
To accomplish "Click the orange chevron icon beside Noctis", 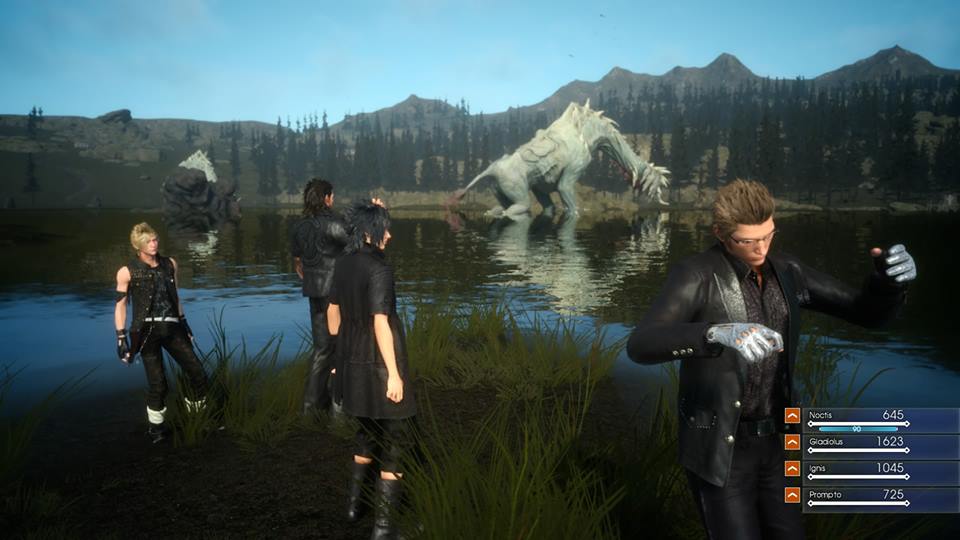I will tap(792, 415).
